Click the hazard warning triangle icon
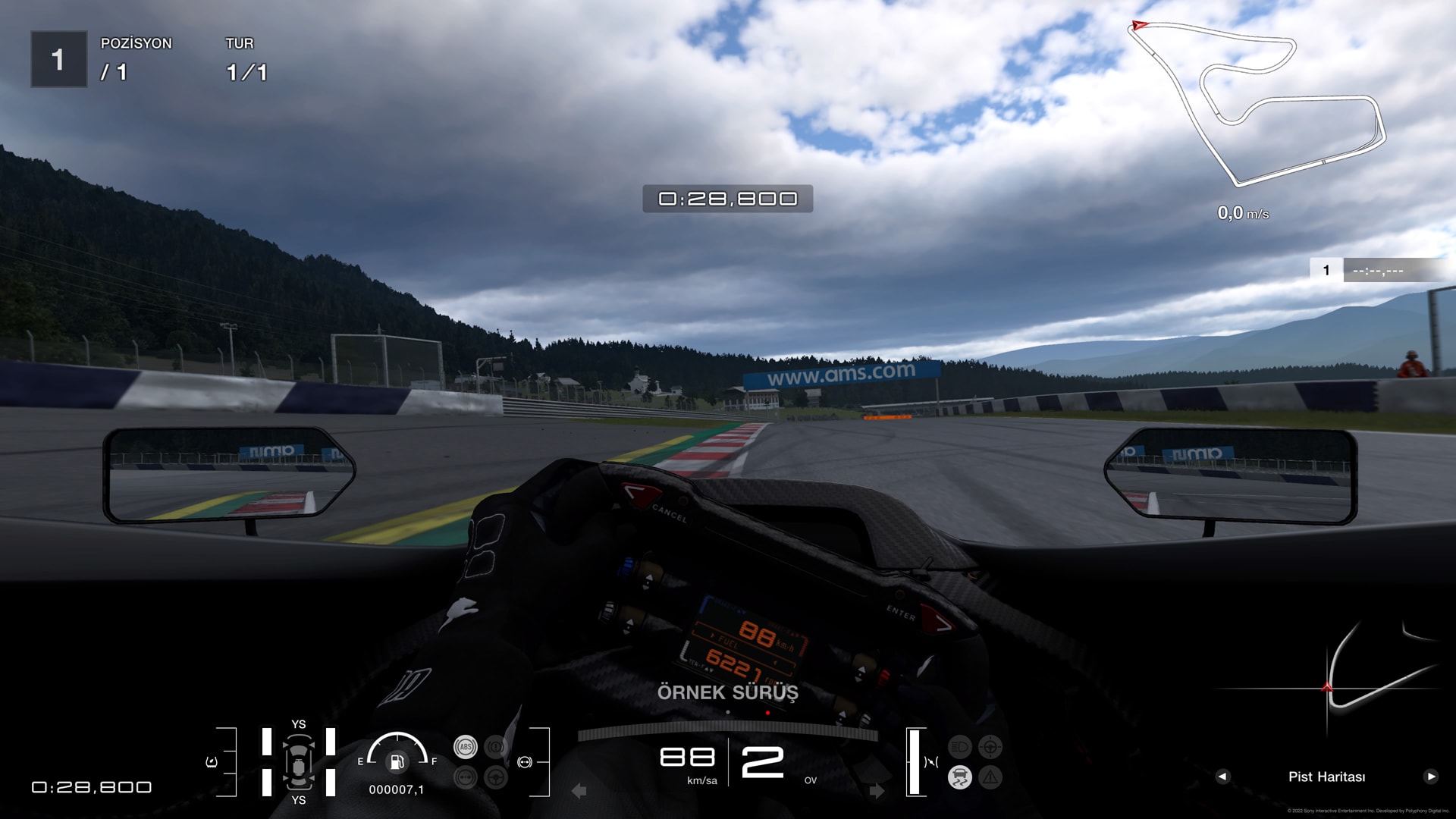The height and width of the screenshot is (819, 1456). (x=990, y=777)
